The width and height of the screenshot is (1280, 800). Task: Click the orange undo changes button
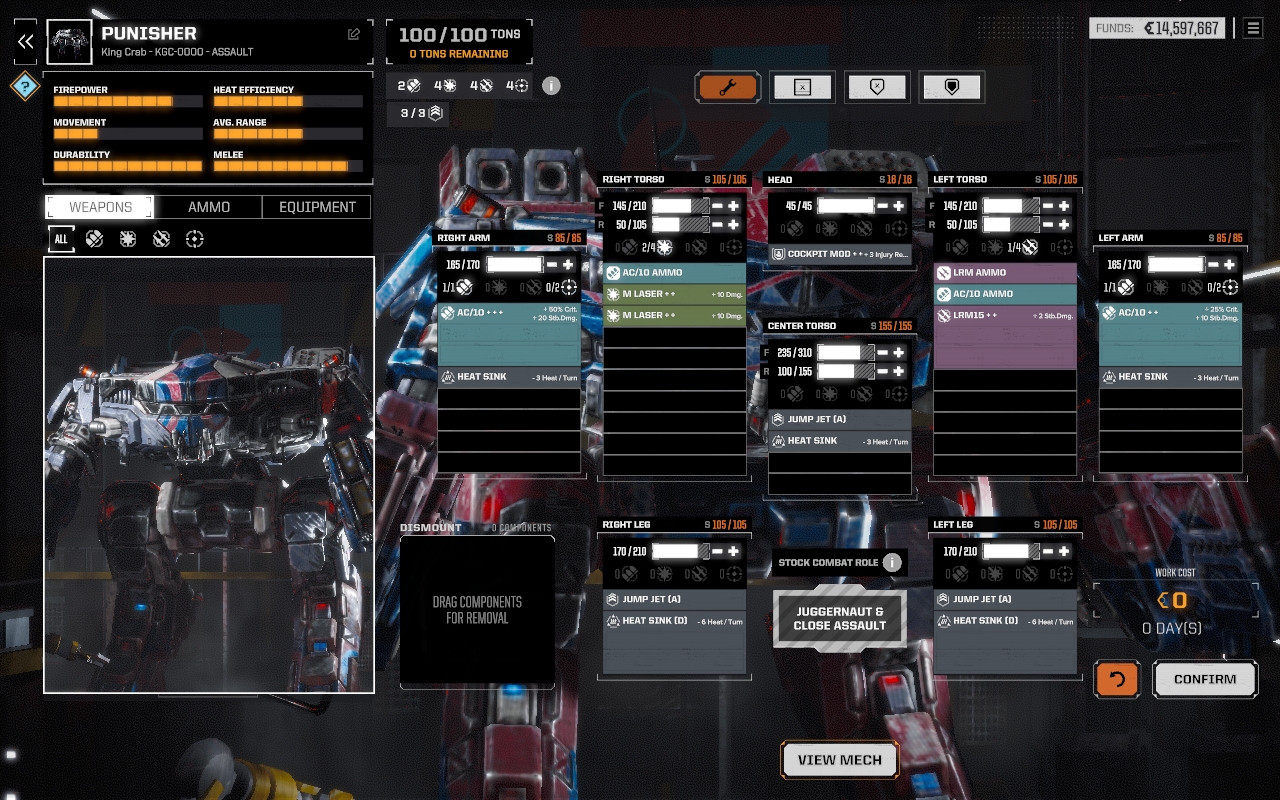[1117, 679]
